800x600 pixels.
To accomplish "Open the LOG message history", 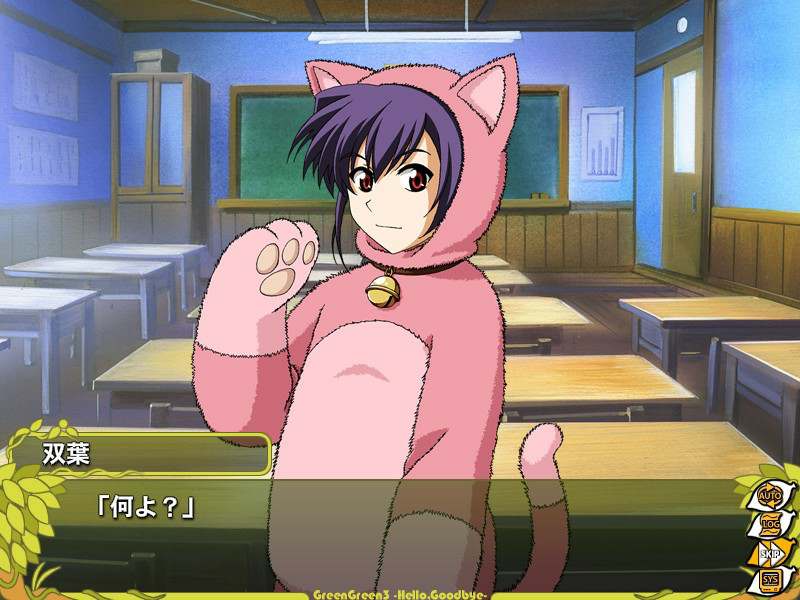I will [x=769, y=523].
